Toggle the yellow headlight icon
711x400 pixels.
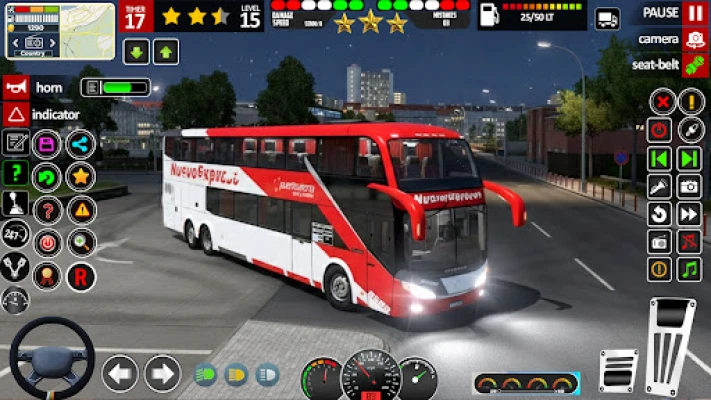point(237,375)
